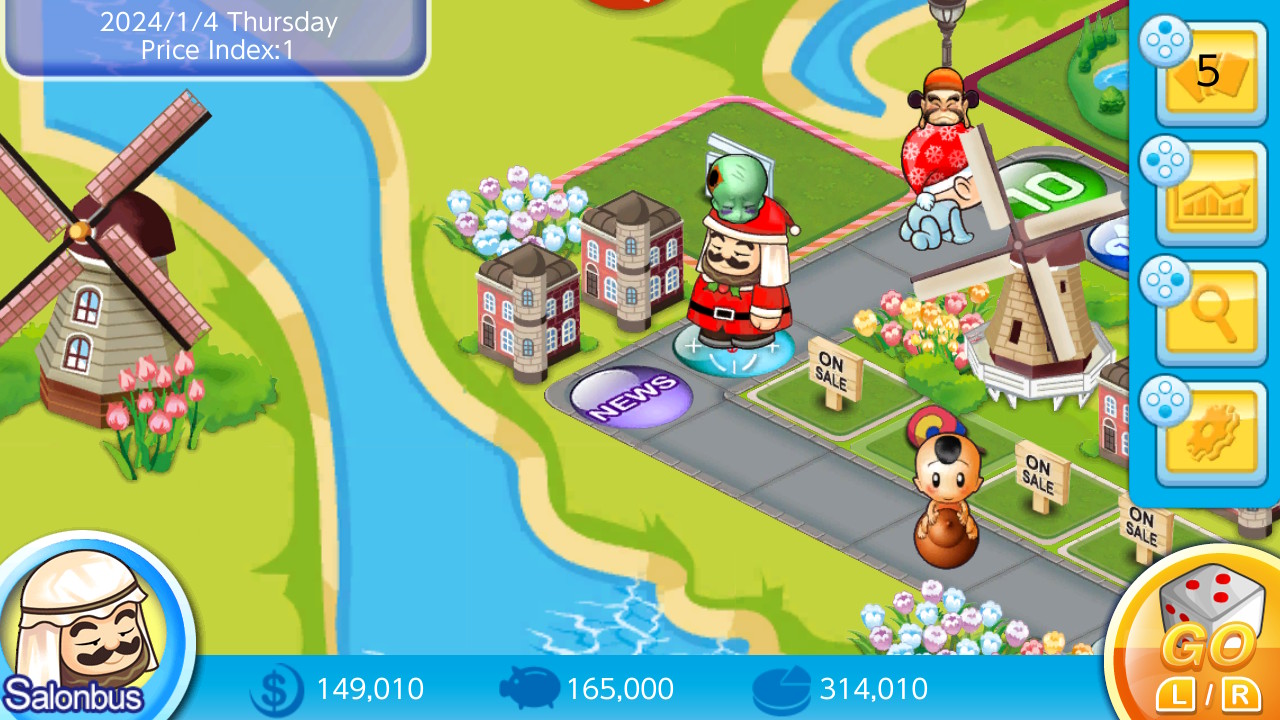Click the controller badge beside settings button

[1163, 403]
